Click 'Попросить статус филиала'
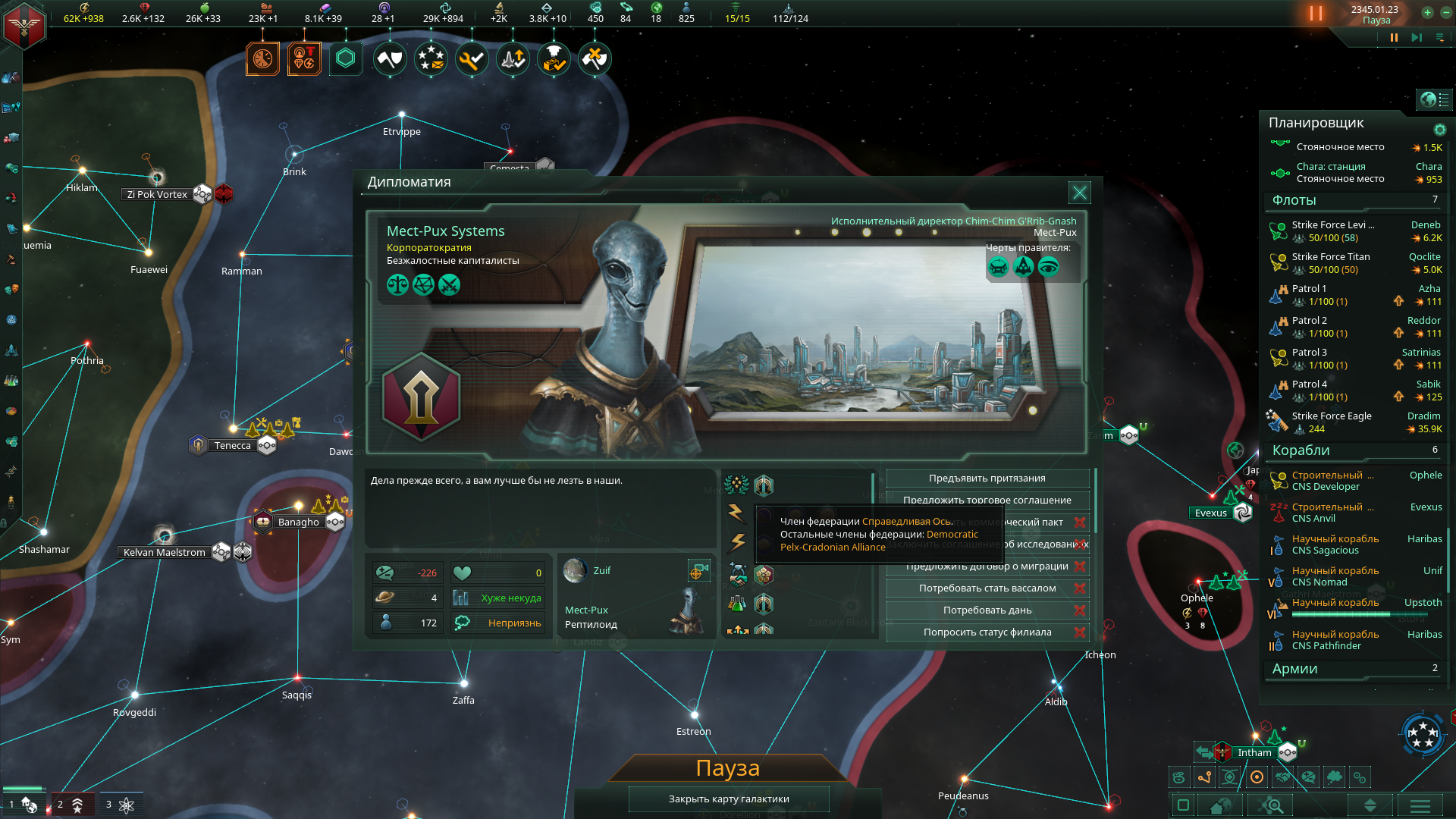Viewport: 1456px width, 819px height. (987, 632)
